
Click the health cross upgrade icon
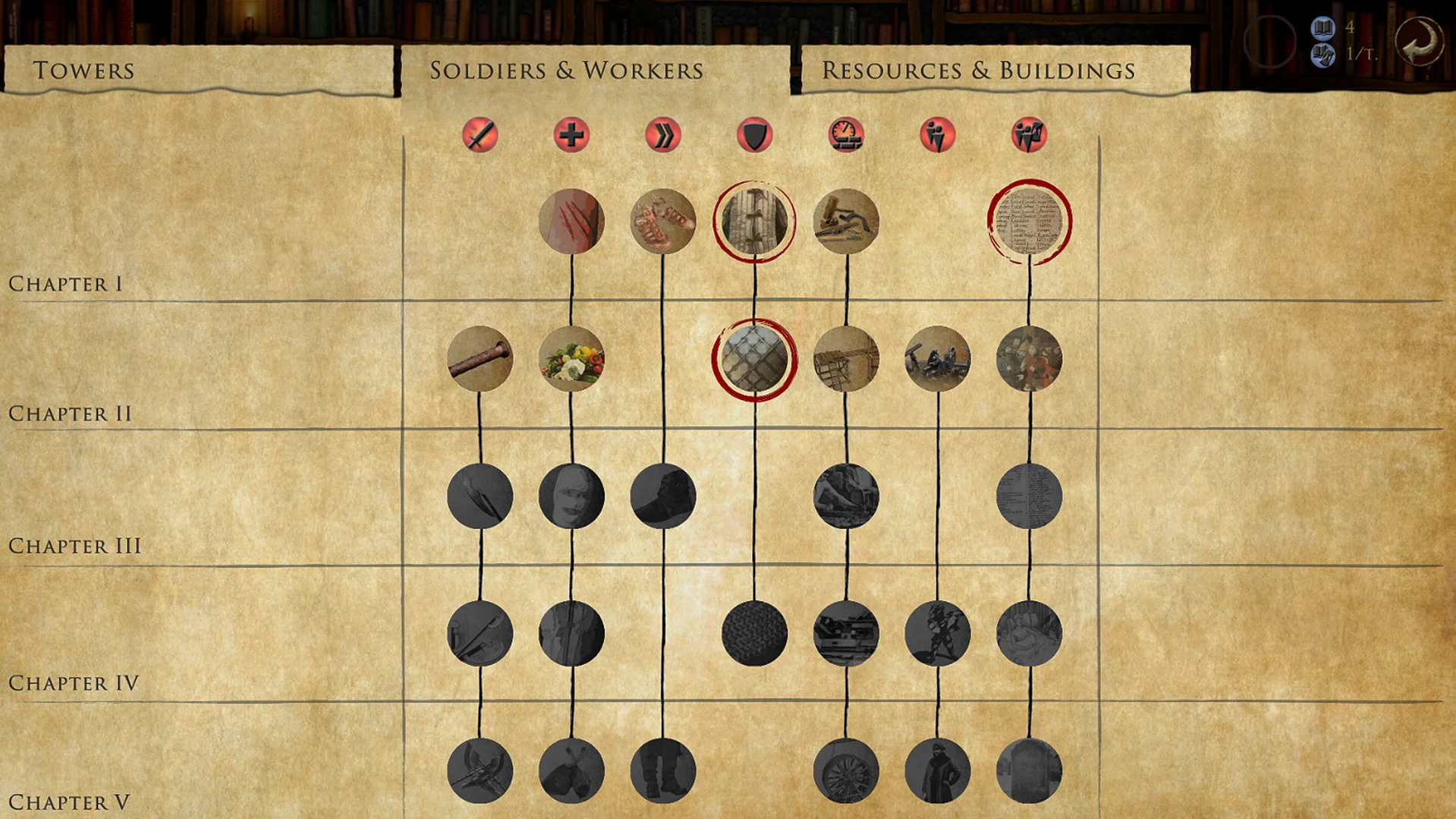coord(571,136)
